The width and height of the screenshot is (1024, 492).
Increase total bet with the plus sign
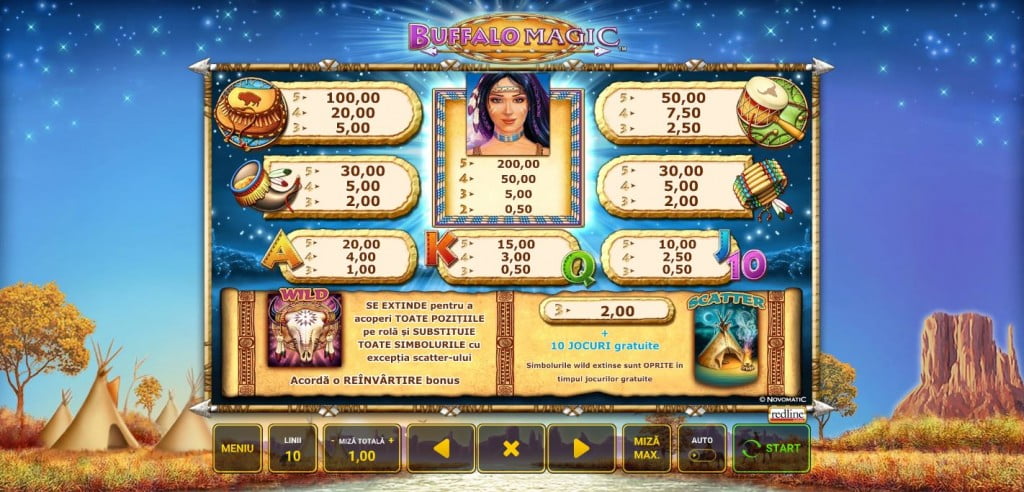pos(392,439)
